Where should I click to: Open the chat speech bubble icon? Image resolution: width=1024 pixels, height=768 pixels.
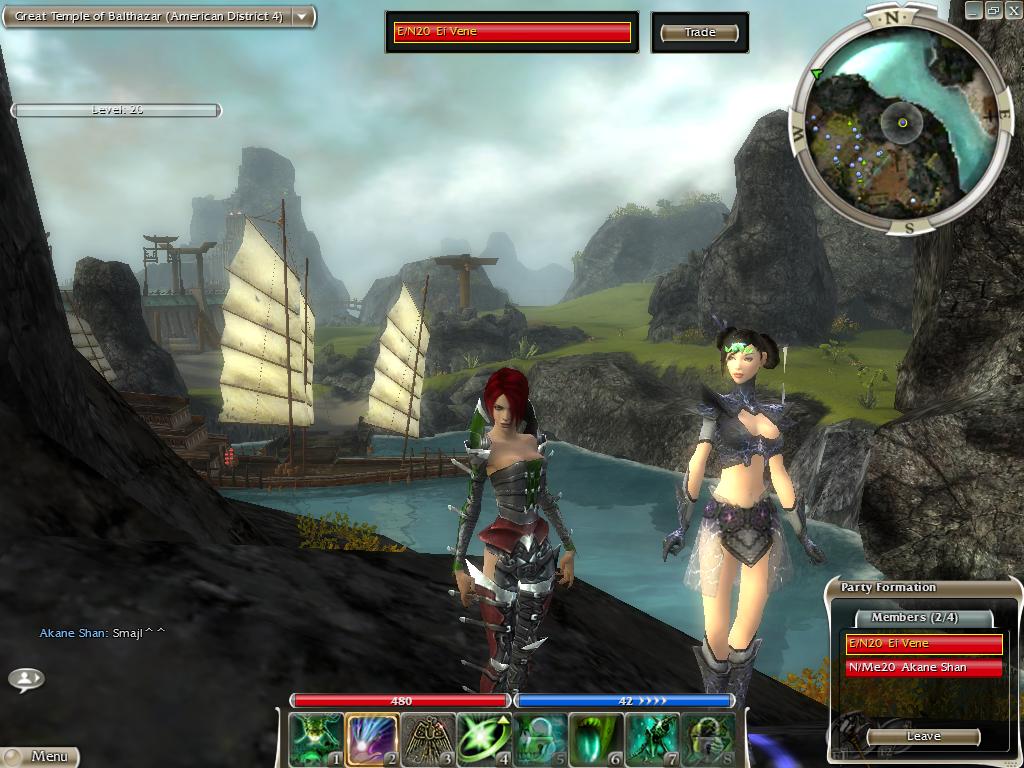pos(26,679)
